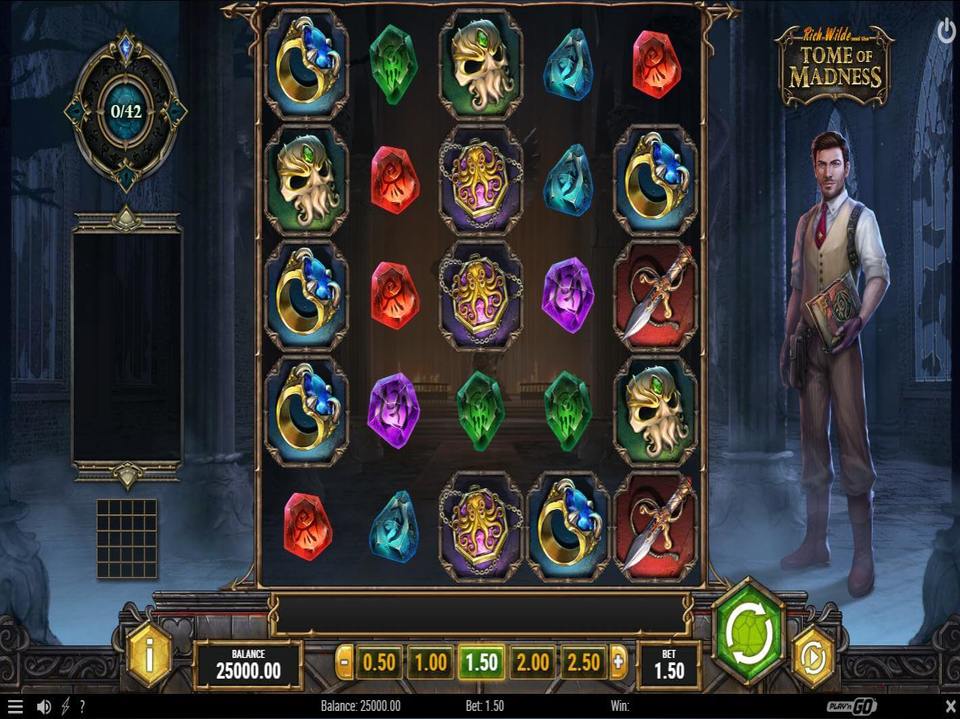Open the paytable info button
The image size is (960, 719).
click(x=150, y=657)
